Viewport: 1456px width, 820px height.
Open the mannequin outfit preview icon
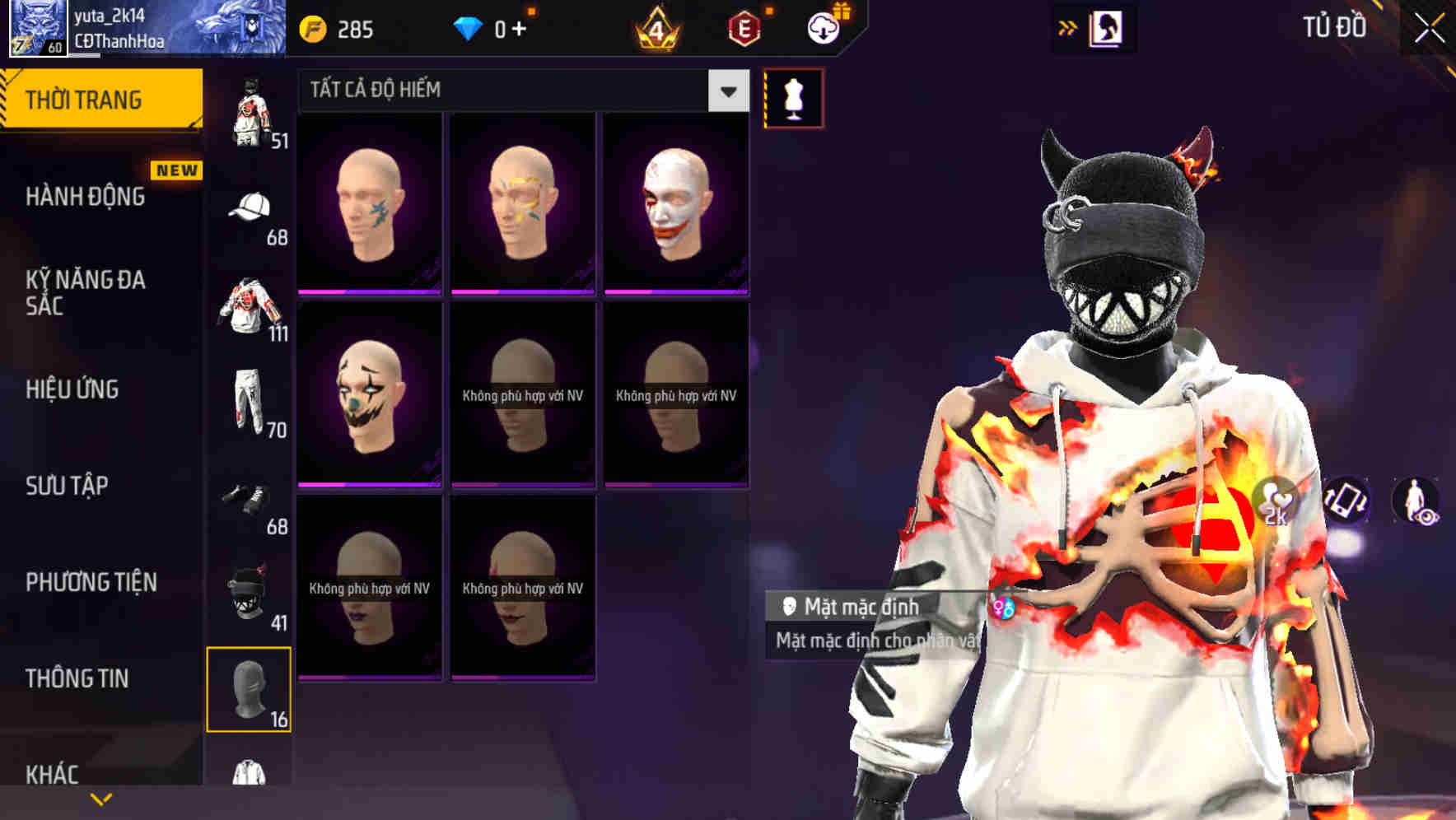pos(793,97)
